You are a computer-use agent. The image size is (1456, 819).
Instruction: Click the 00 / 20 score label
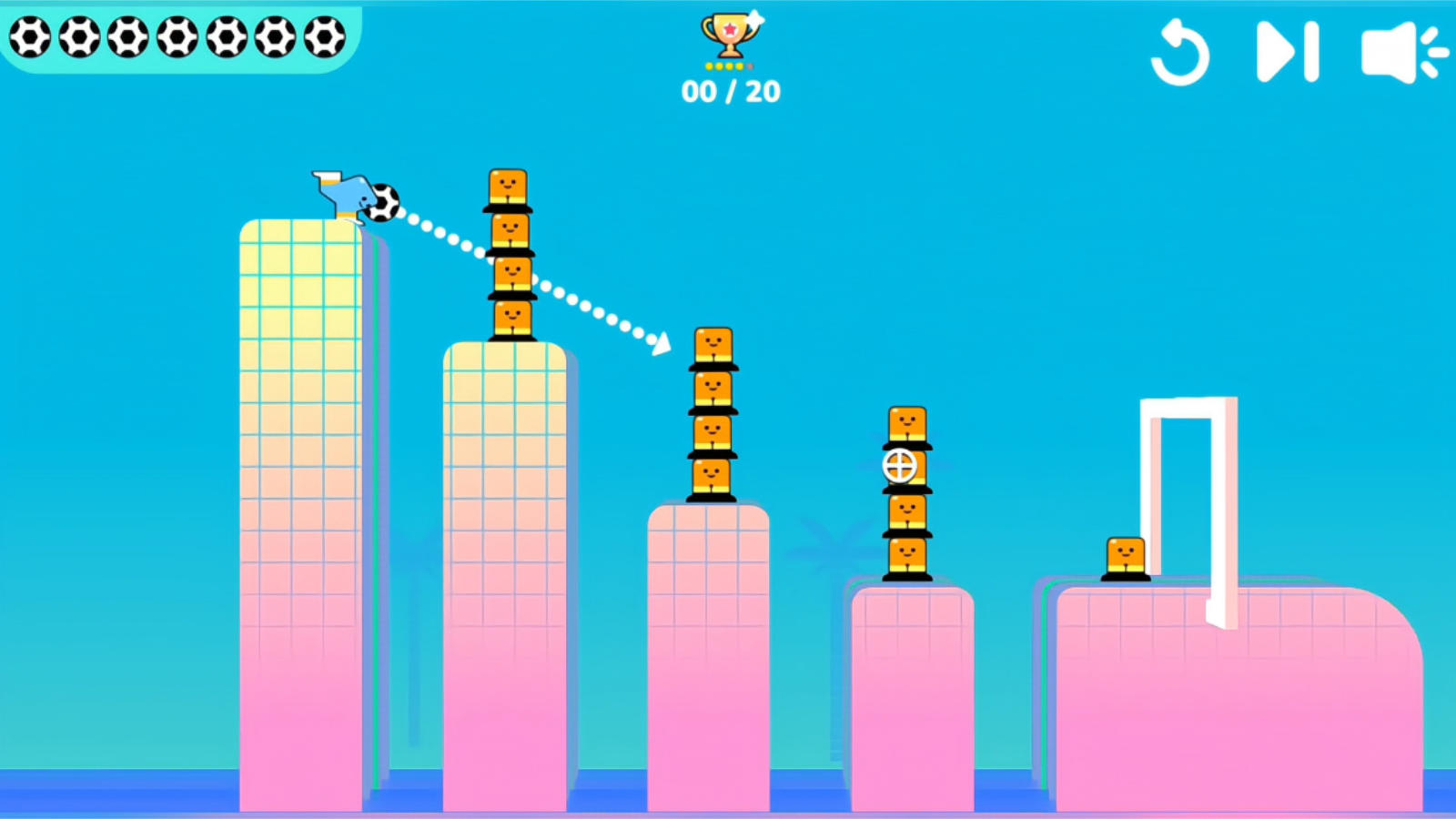pyautogui.click(x=730, y=90)
